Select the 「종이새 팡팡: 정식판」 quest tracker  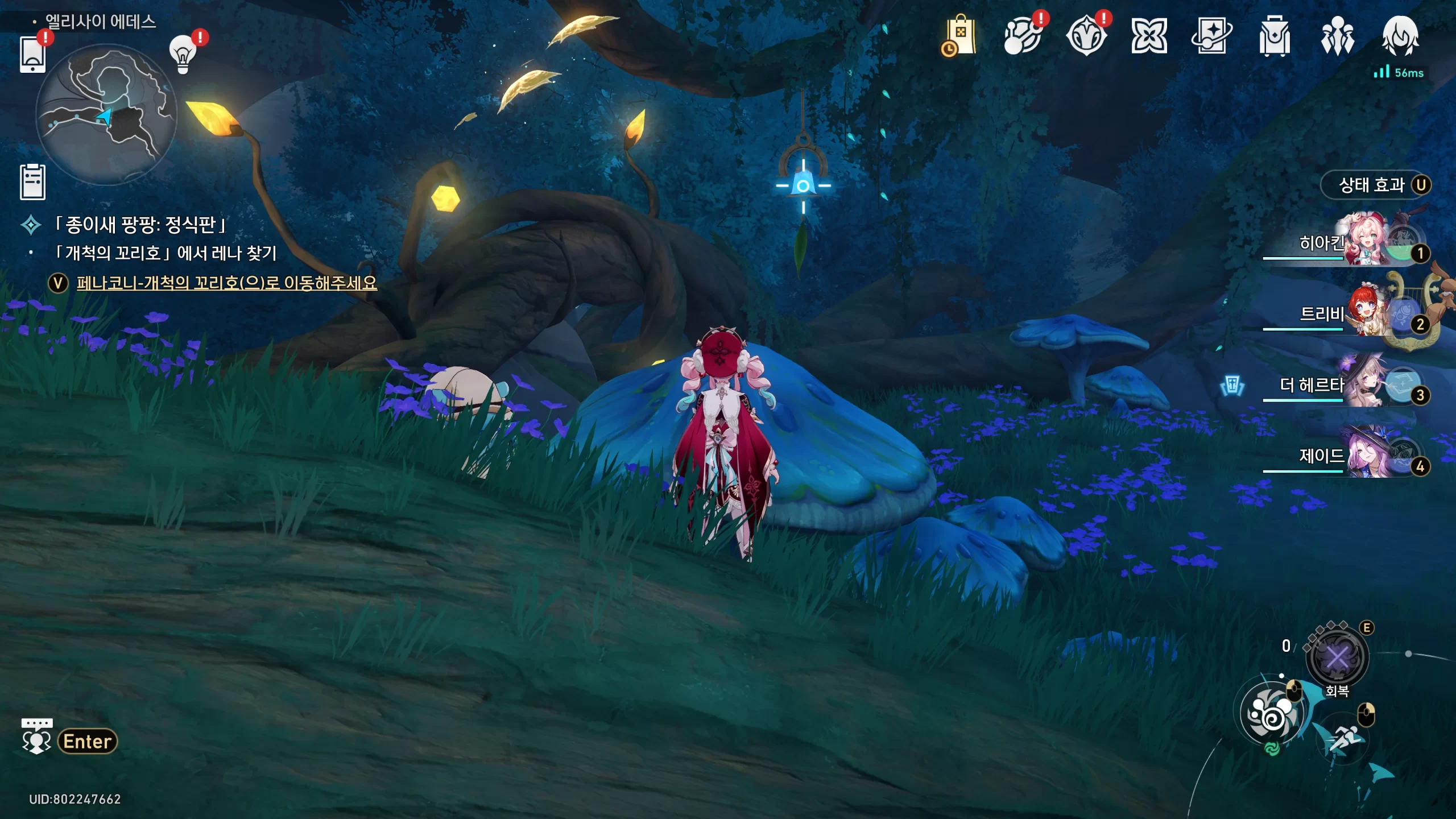click(x=140, y=225)
